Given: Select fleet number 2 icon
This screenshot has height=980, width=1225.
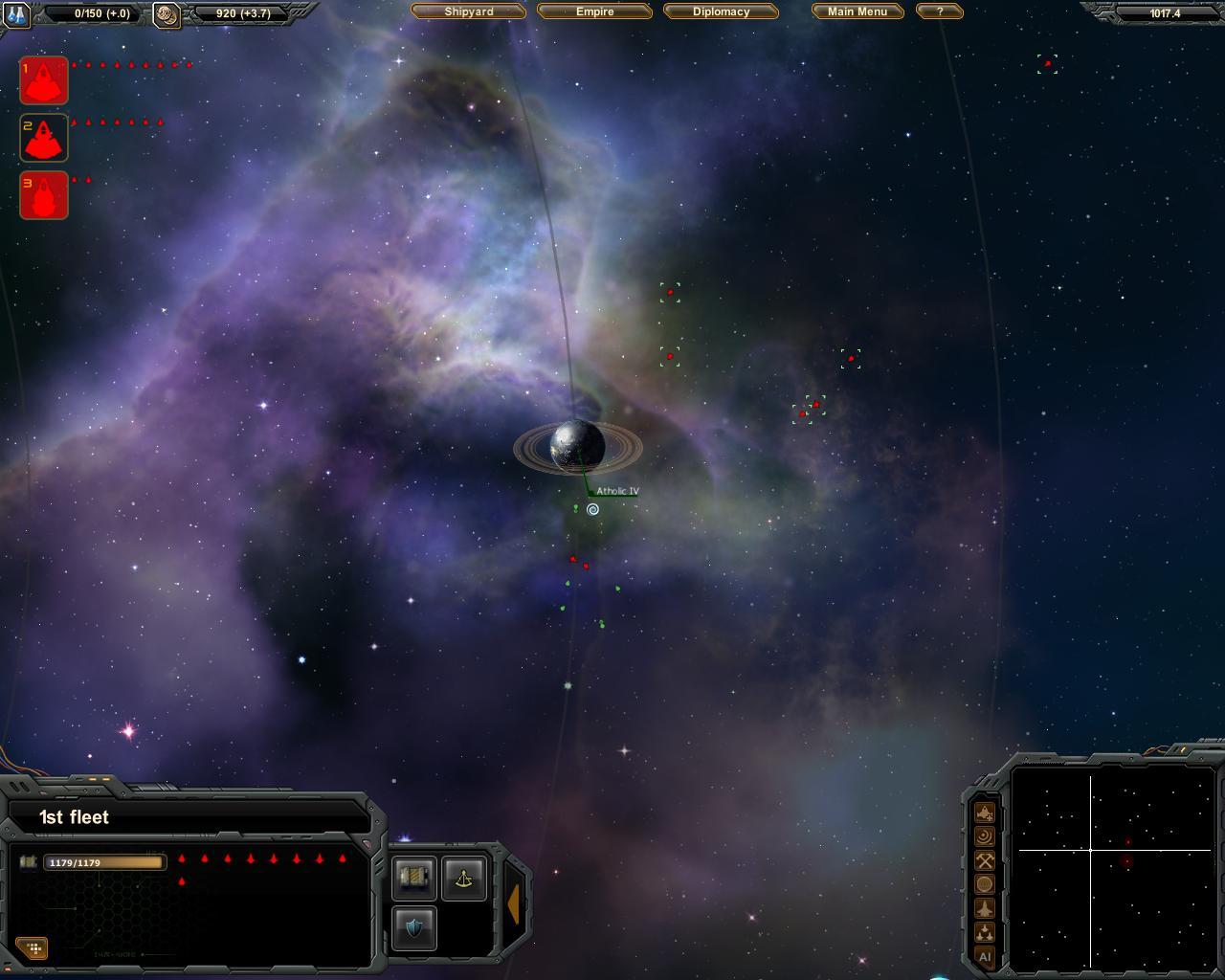Looking at the screenshot, I should (44, 138).
